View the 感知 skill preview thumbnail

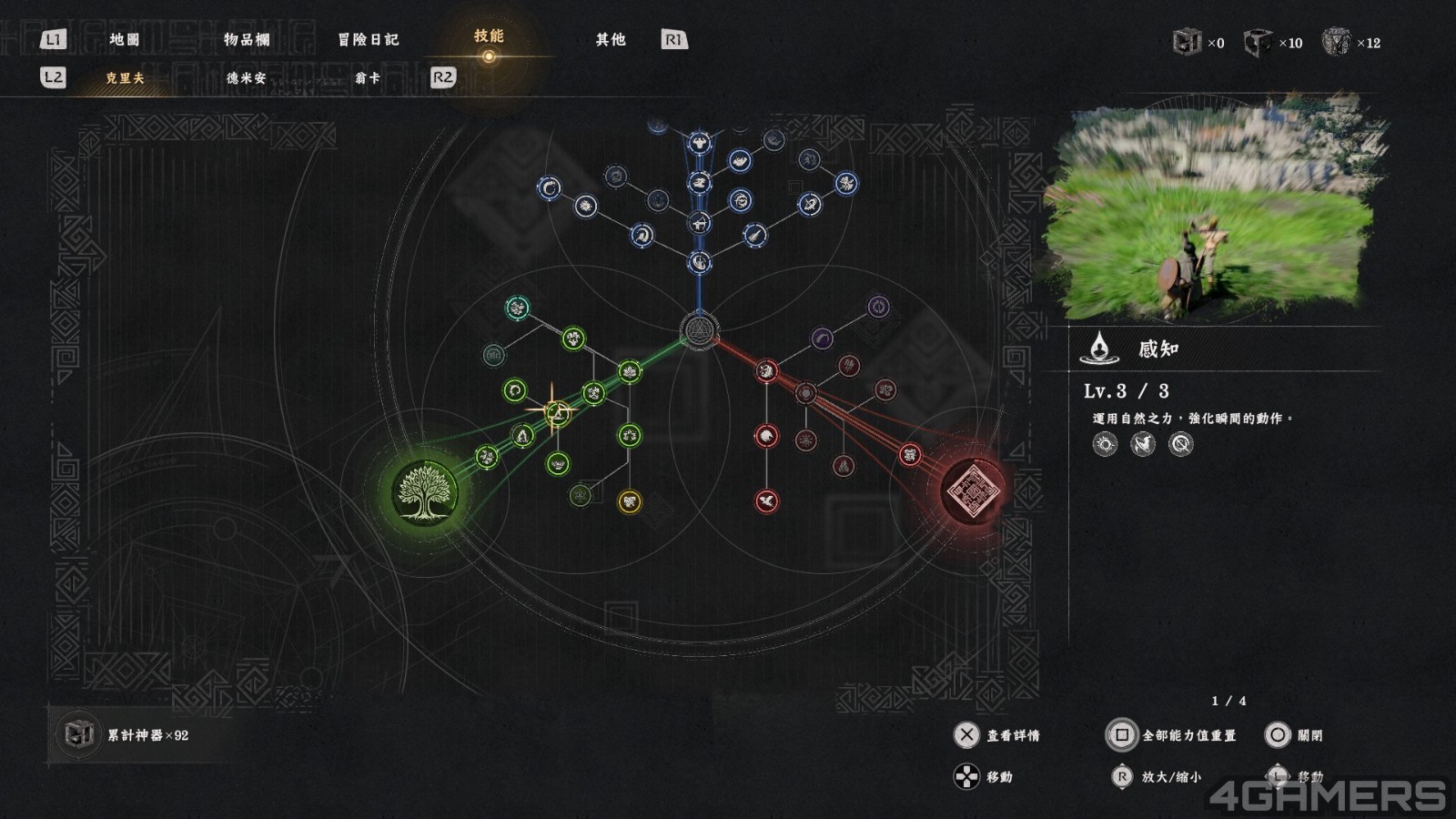point(1215,207)
